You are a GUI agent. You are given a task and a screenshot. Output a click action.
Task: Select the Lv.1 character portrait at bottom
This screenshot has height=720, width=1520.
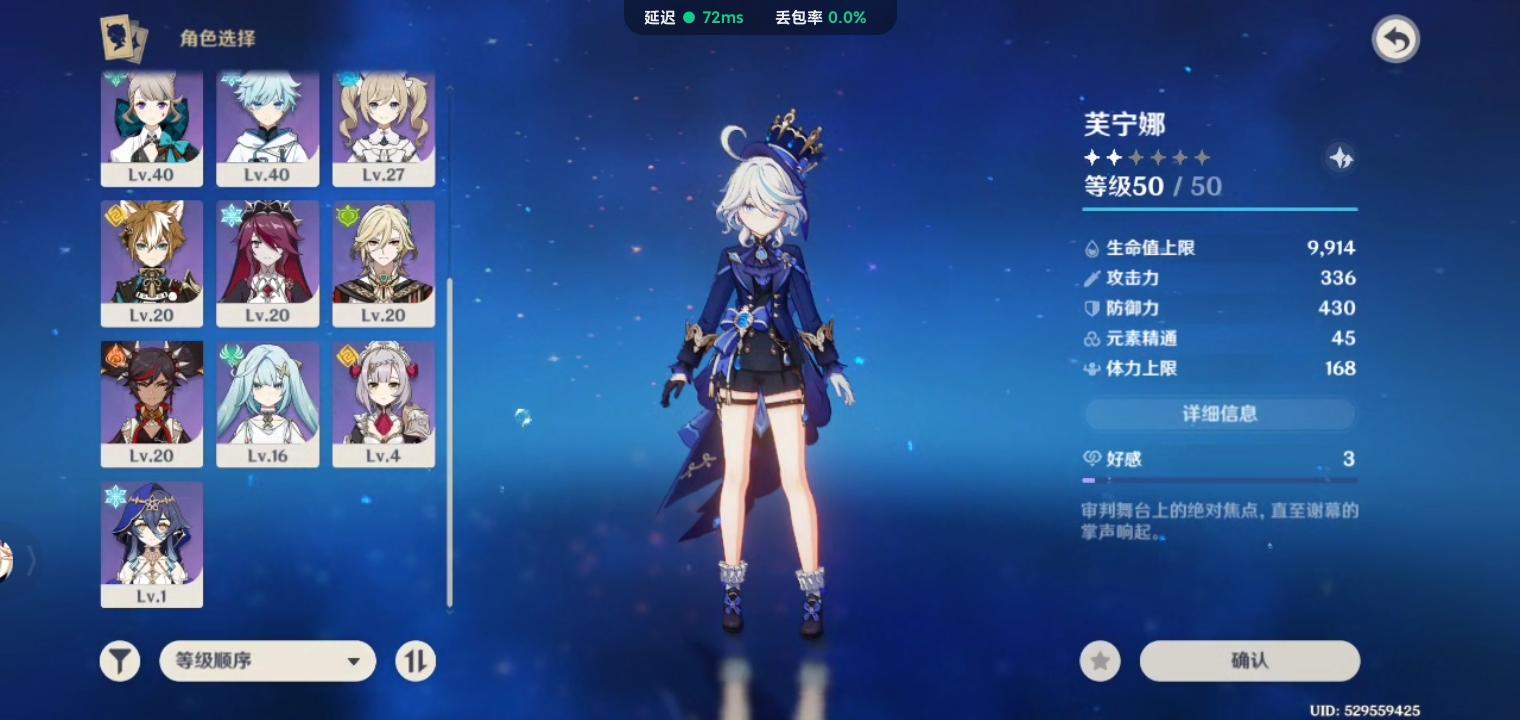point(151,545)
